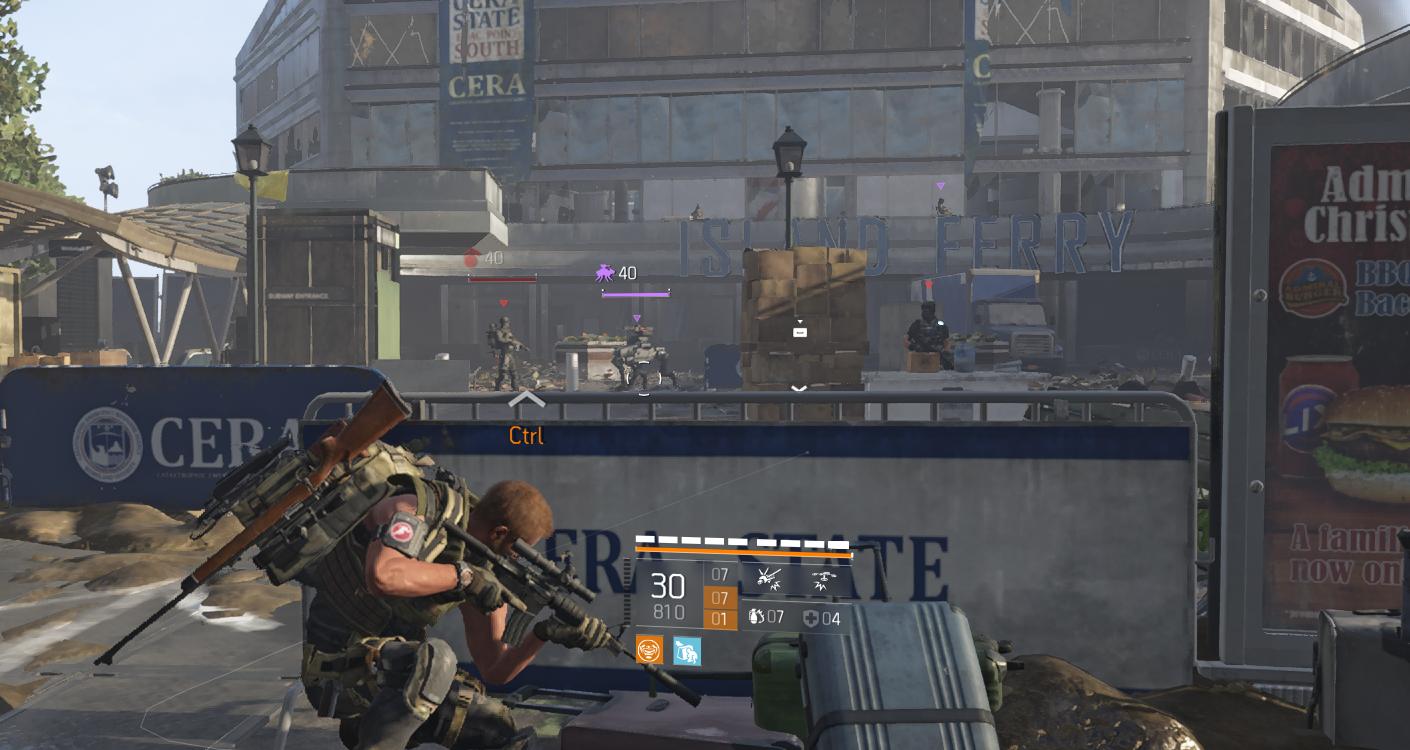Click the blue status effect icon
Viewport: 1410px width, 750px height.
[x=687, y=651]
